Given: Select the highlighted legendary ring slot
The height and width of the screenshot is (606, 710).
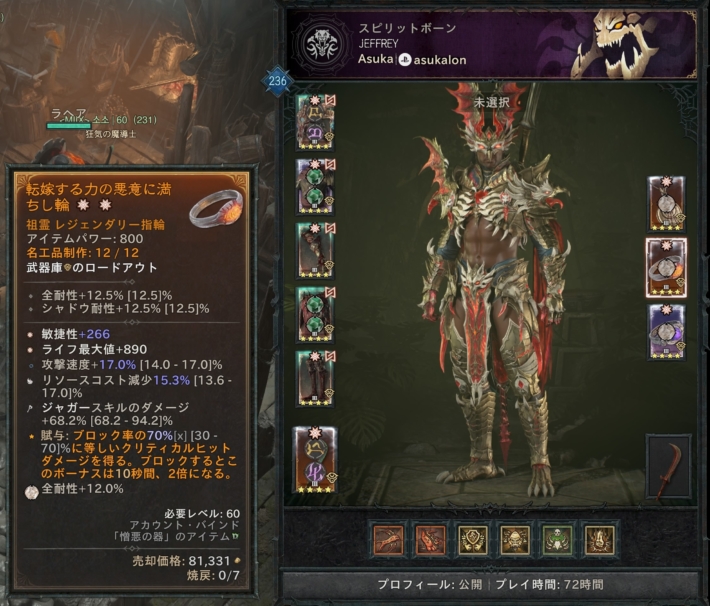Looking at the screenshot, I should coord(666,267).
